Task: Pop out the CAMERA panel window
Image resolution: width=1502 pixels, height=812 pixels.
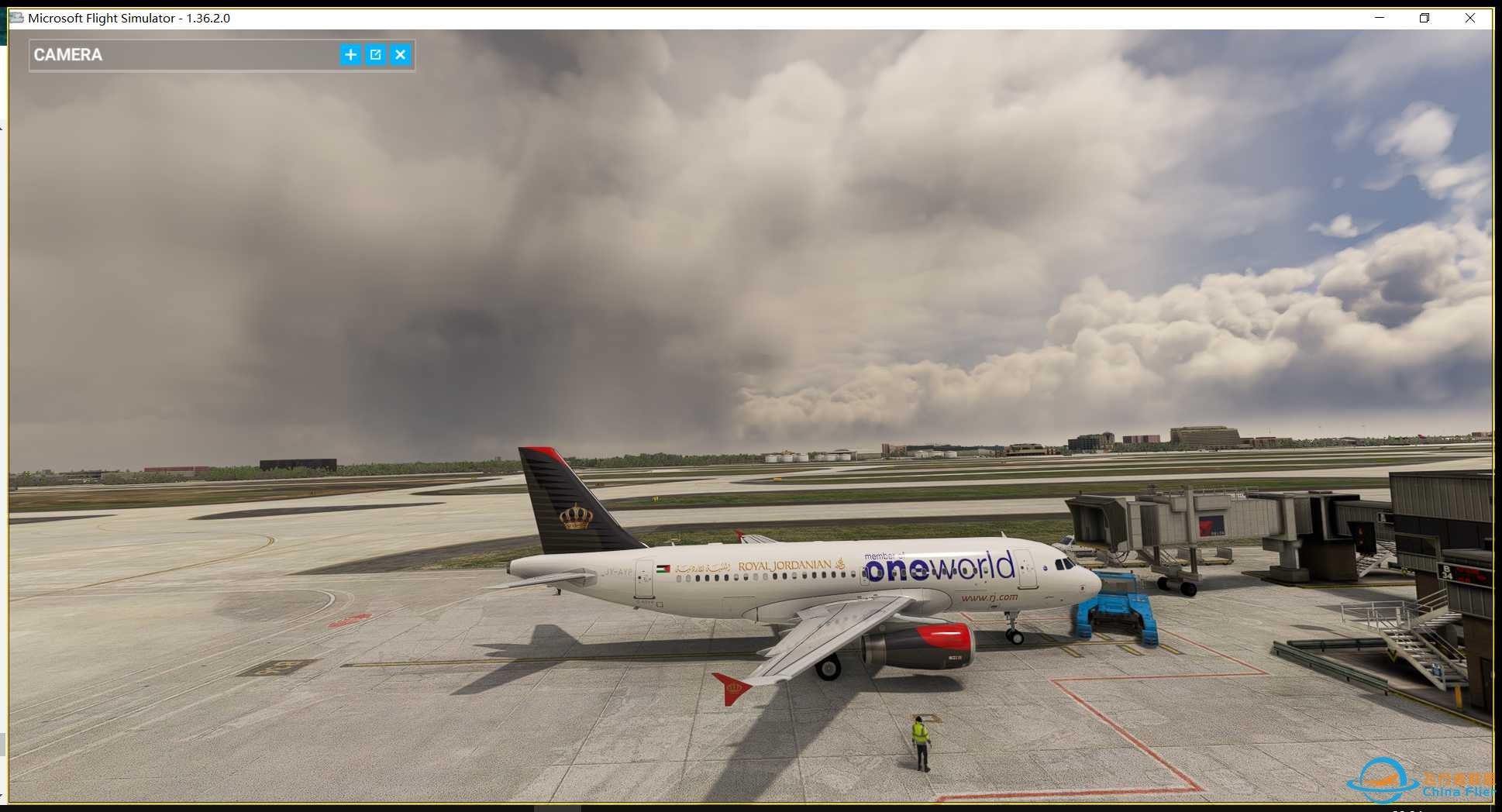Action: (376, 54)
